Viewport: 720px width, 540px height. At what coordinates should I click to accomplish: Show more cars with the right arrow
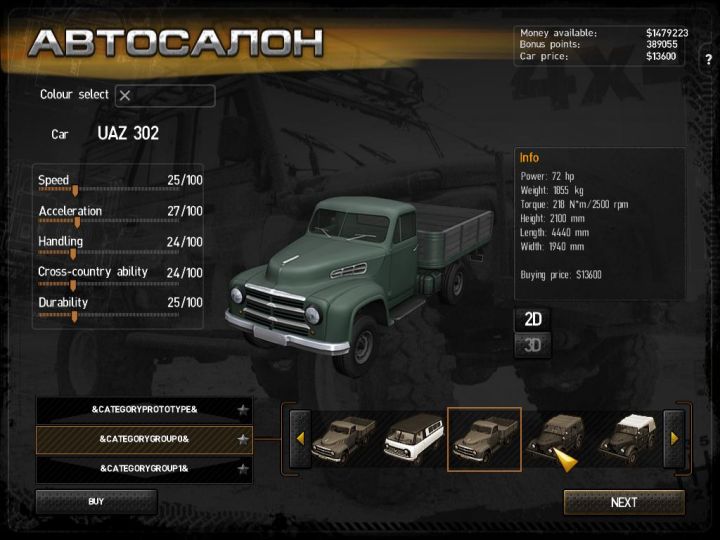point(674,438)
